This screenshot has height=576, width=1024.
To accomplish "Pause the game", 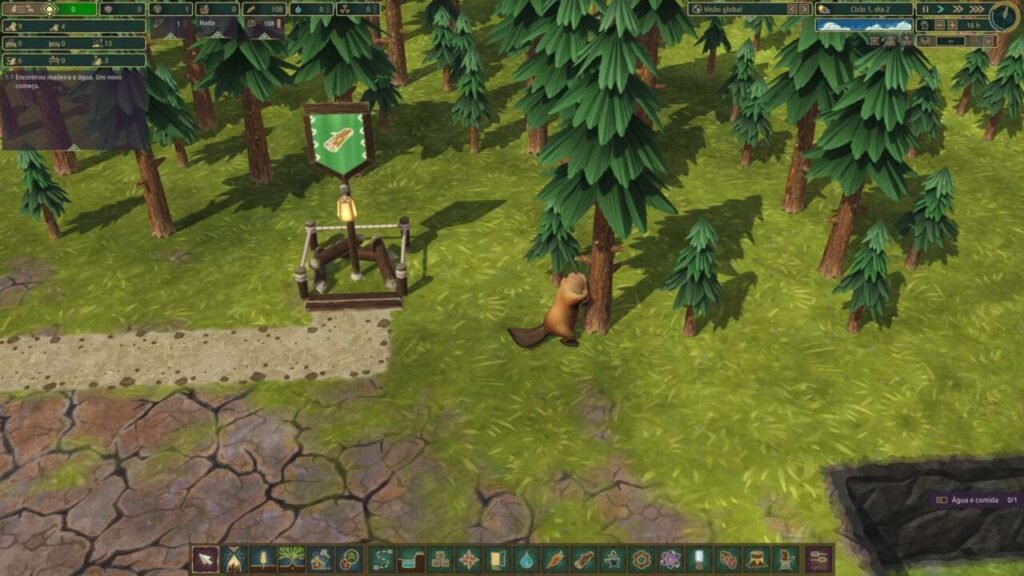I will point(924,9).
